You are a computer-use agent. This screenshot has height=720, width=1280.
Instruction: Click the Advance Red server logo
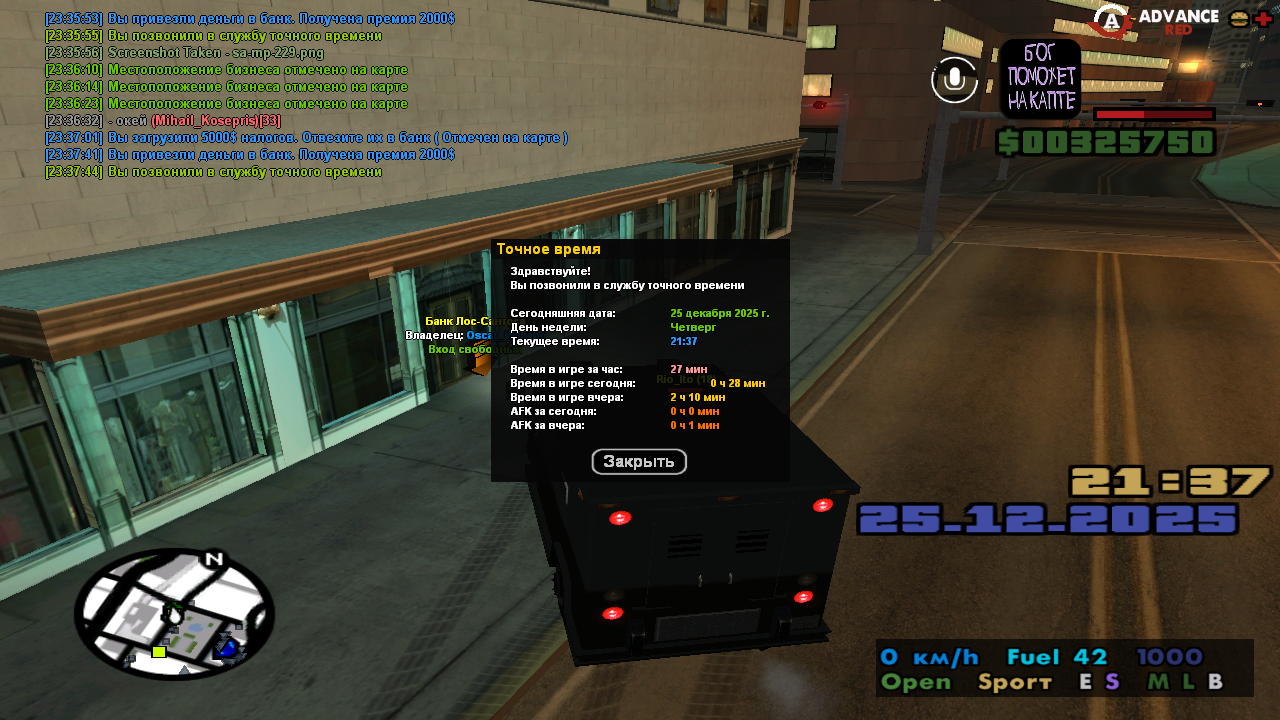1155,20
